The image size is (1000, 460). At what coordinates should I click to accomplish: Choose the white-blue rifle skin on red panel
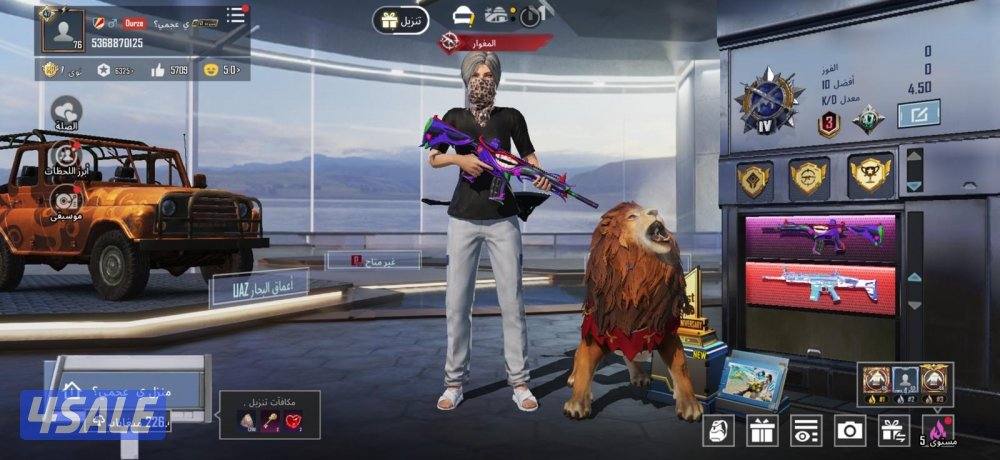point(820,287)
